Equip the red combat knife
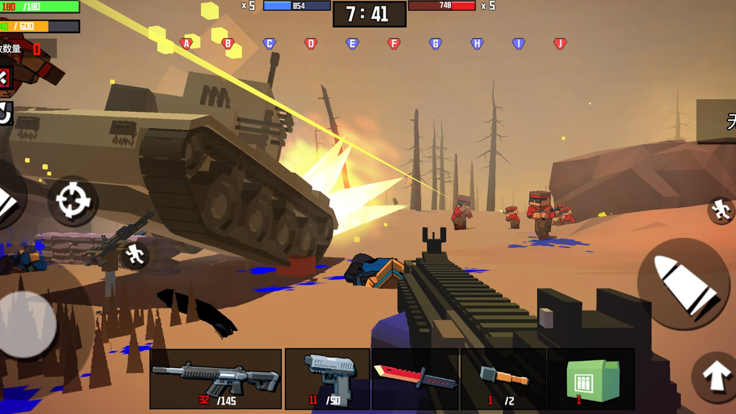The width and height of the screenshot is (736, 414). click(x=415, y=379)
